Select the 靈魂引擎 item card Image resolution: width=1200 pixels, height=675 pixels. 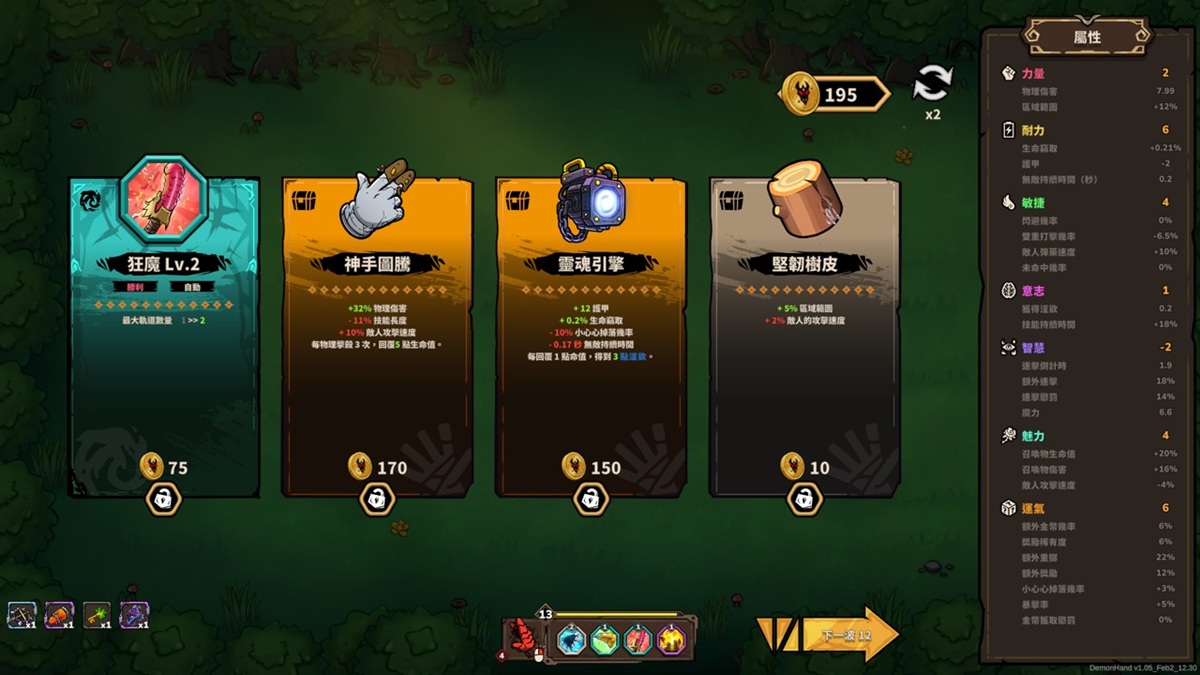pyautogui.click(x=591, y=340)
